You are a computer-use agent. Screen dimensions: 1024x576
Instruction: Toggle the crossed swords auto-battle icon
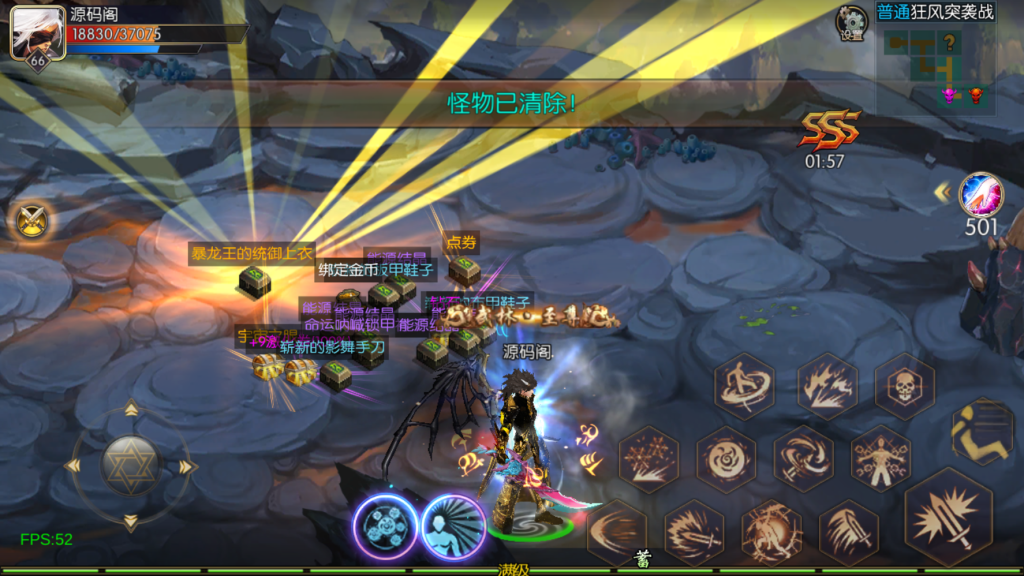pos(31,219)
